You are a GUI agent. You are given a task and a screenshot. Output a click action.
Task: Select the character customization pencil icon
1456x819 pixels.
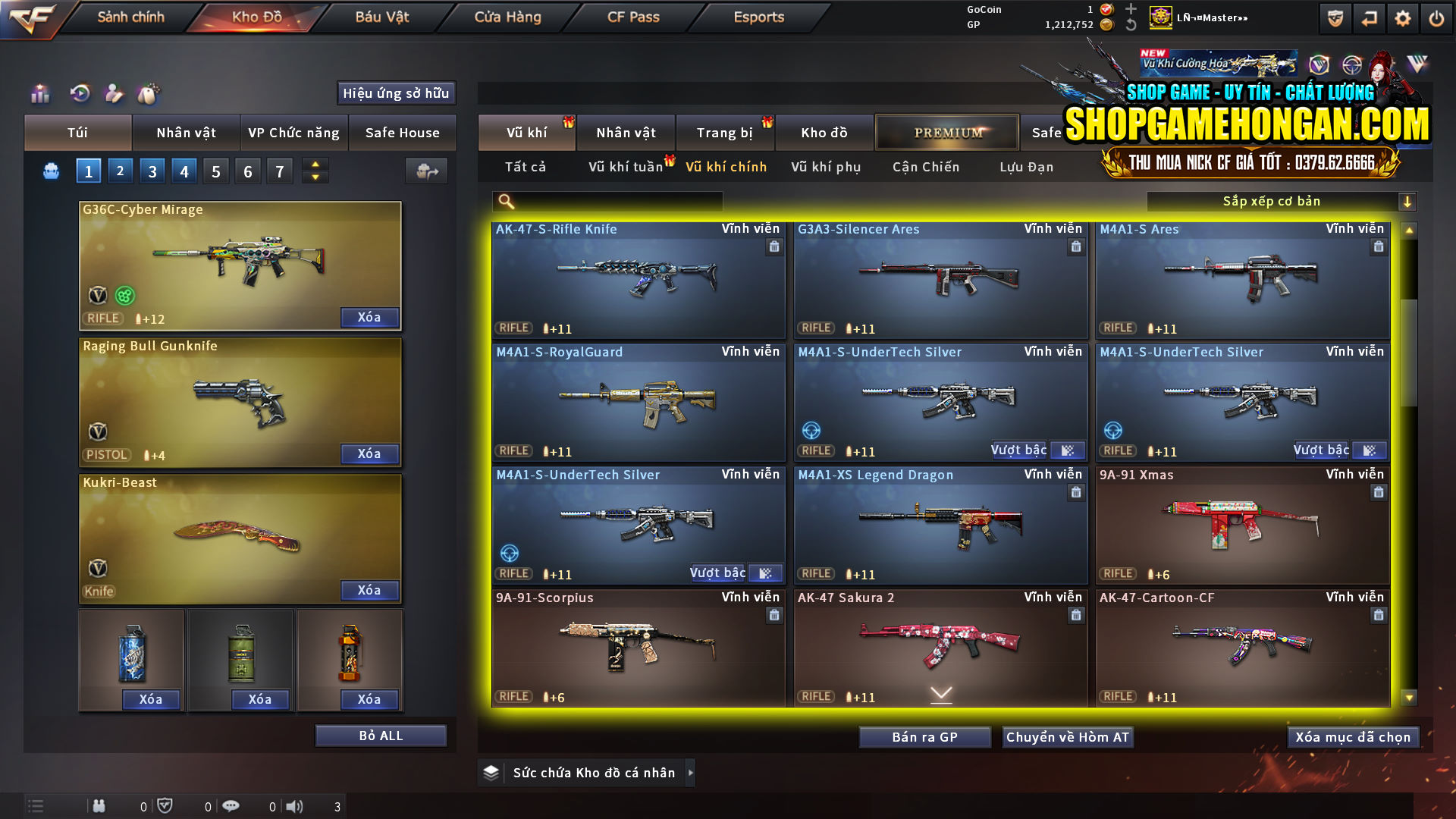114,93
